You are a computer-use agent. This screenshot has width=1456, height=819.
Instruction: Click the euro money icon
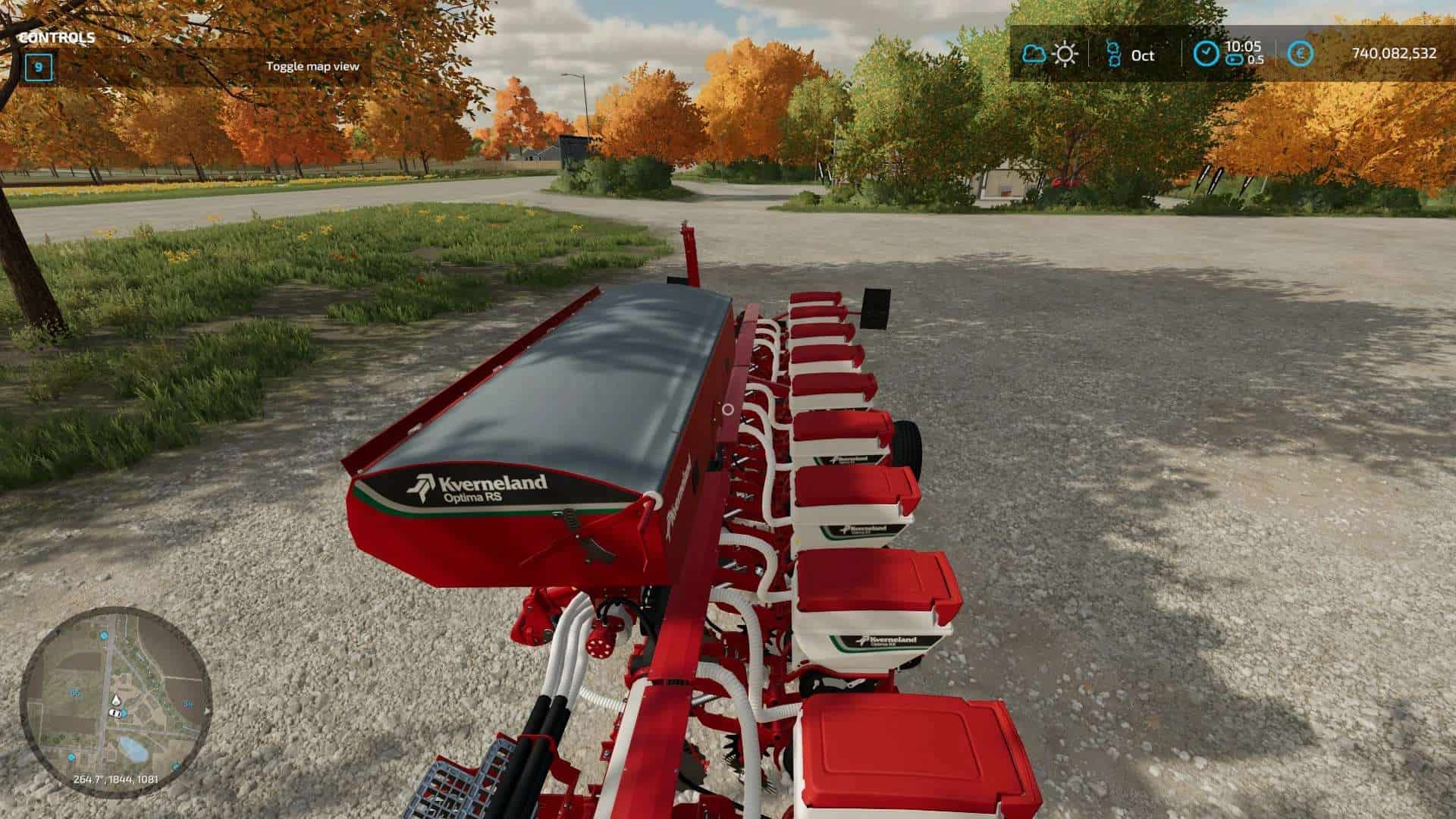click(x=1301, y=54)
